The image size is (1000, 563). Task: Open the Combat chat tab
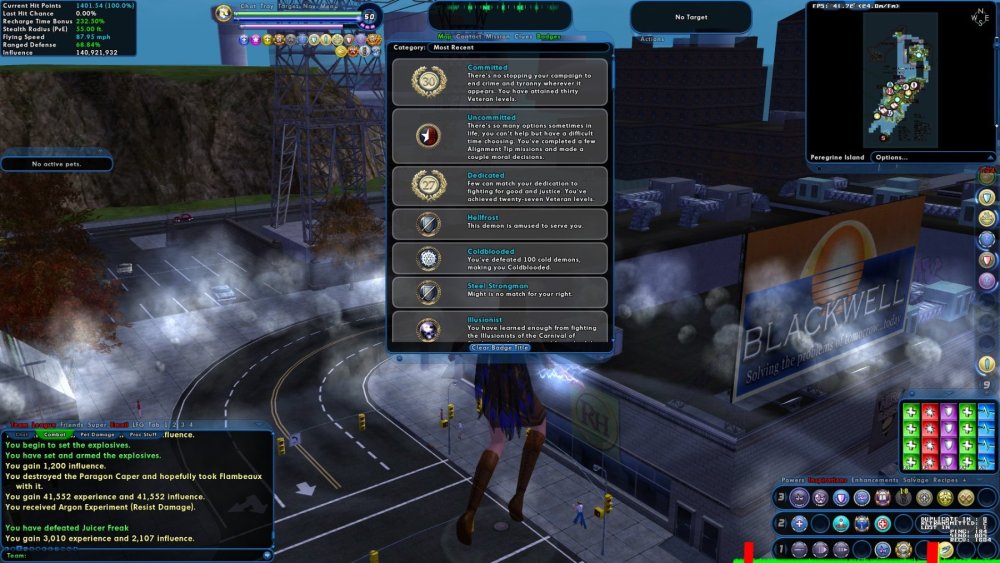click(55, 435)
